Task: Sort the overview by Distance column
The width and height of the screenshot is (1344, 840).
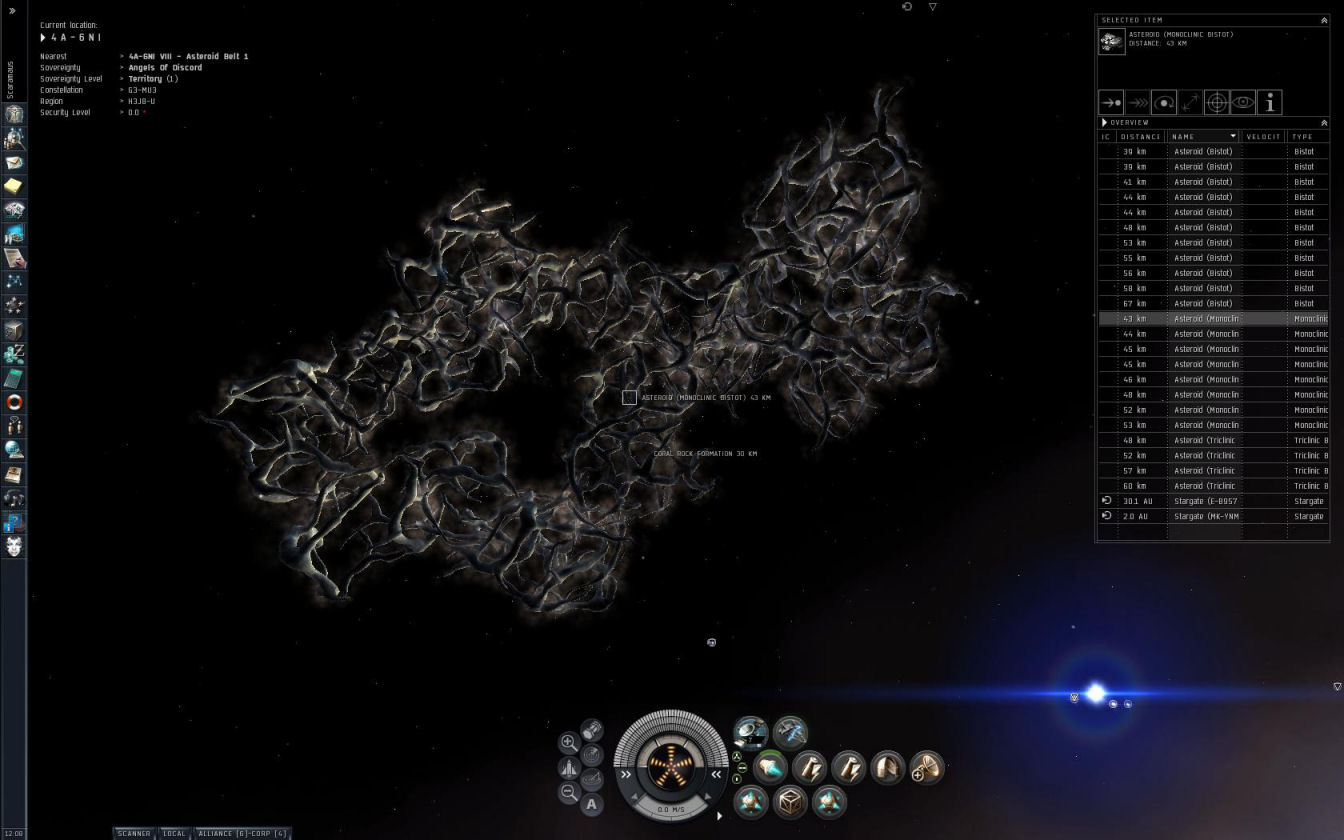Action: click(x=1140, y=136)
